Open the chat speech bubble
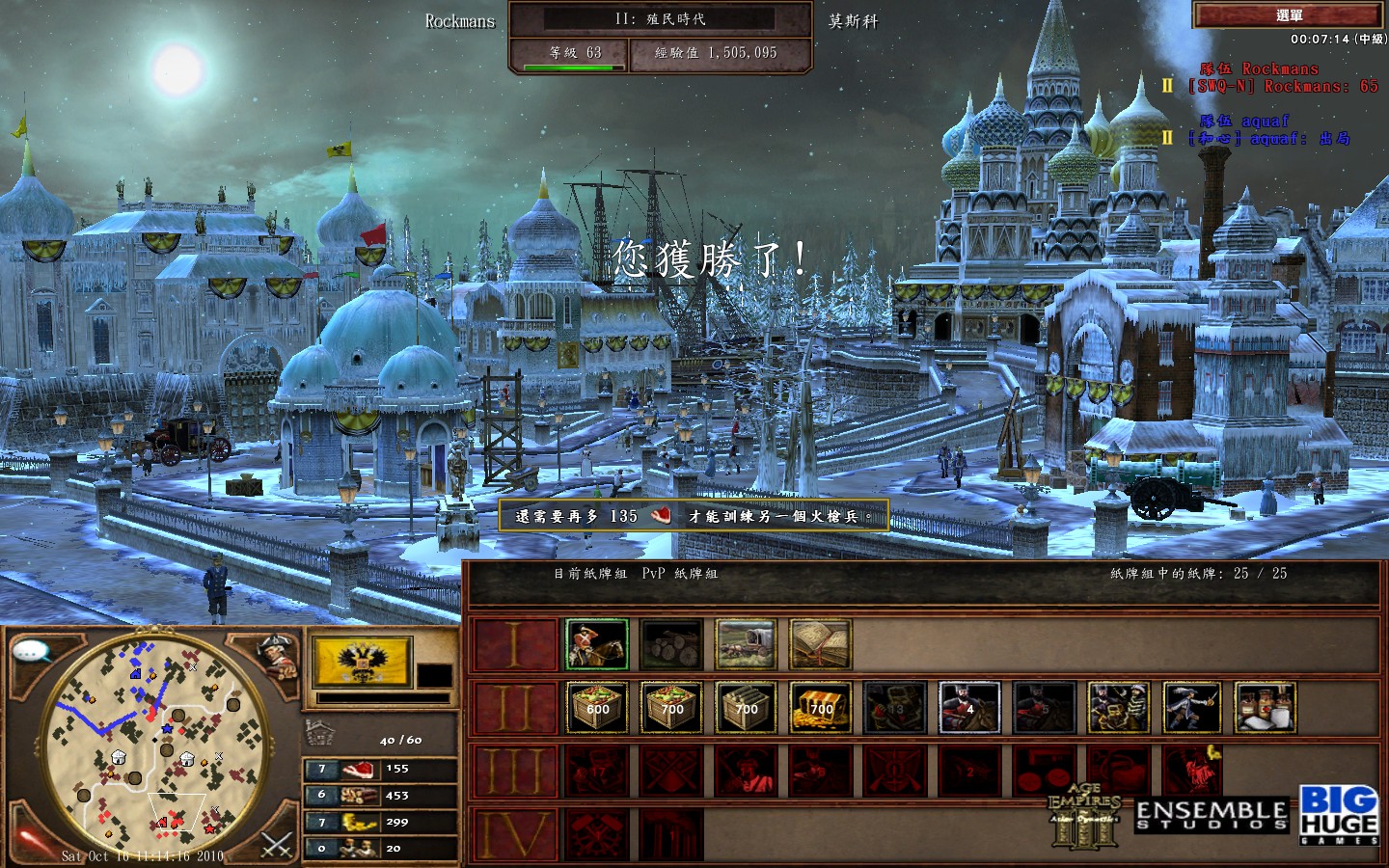This screenshot has height=868, width=1389. click(x=32, y=651)
